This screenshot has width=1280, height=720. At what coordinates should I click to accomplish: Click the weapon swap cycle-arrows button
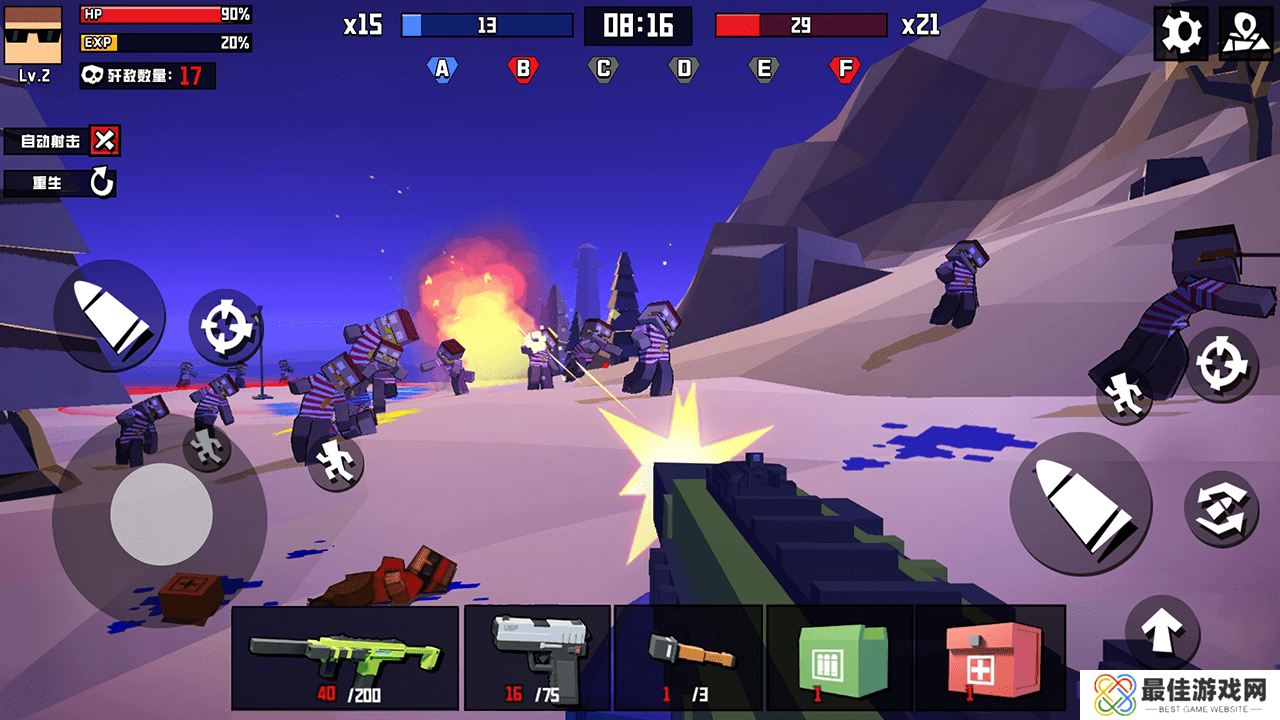1221,508
